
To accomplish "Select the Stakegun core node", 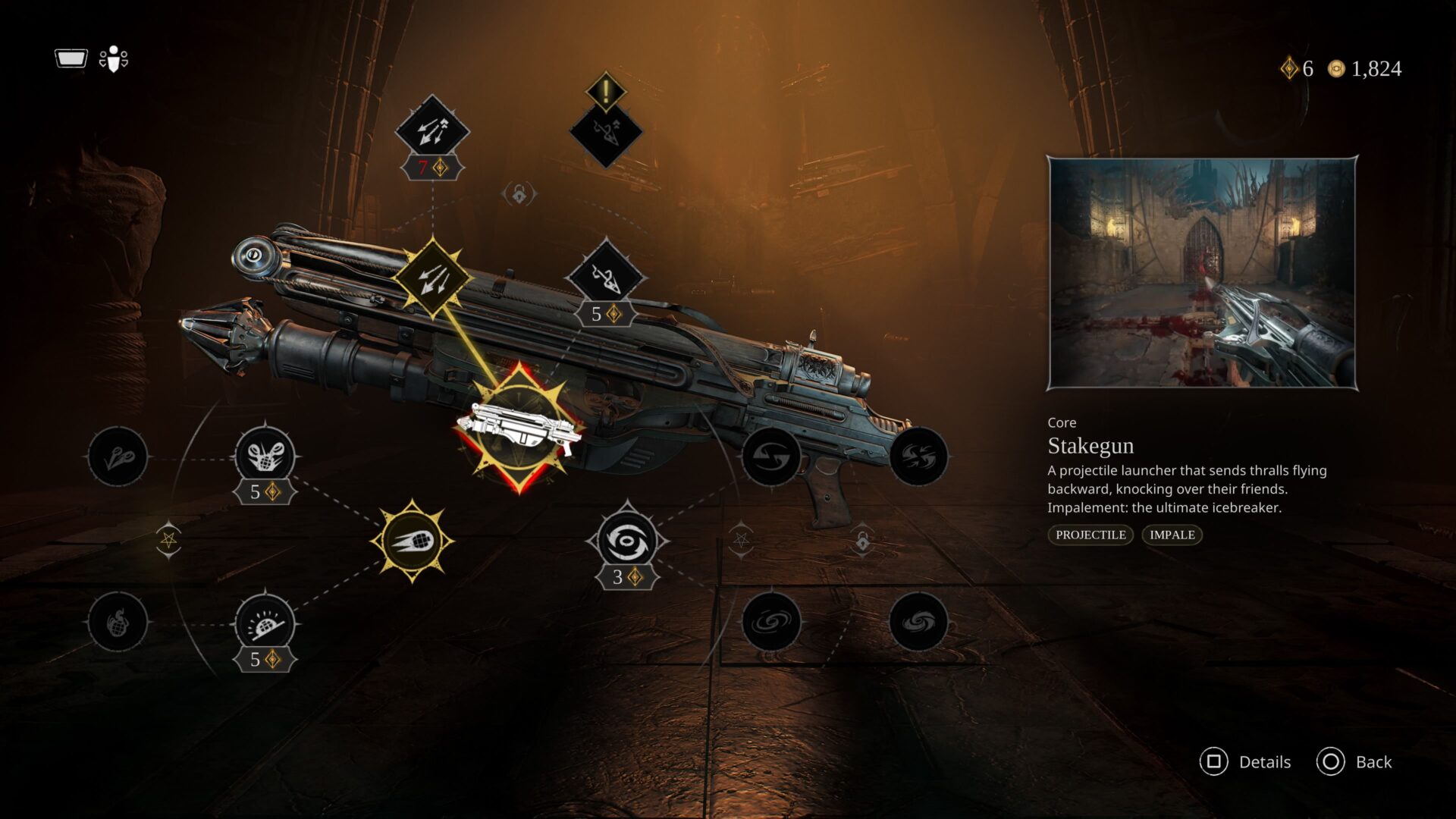I will pos(519,428).
